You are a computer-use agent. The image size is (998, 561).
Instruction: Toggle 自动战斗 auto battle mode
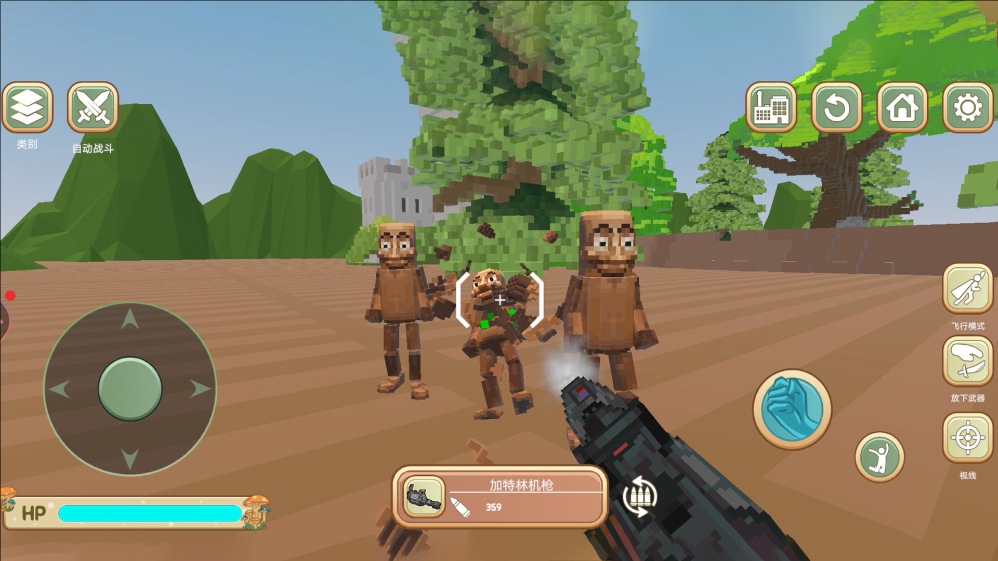click(93, 108)
